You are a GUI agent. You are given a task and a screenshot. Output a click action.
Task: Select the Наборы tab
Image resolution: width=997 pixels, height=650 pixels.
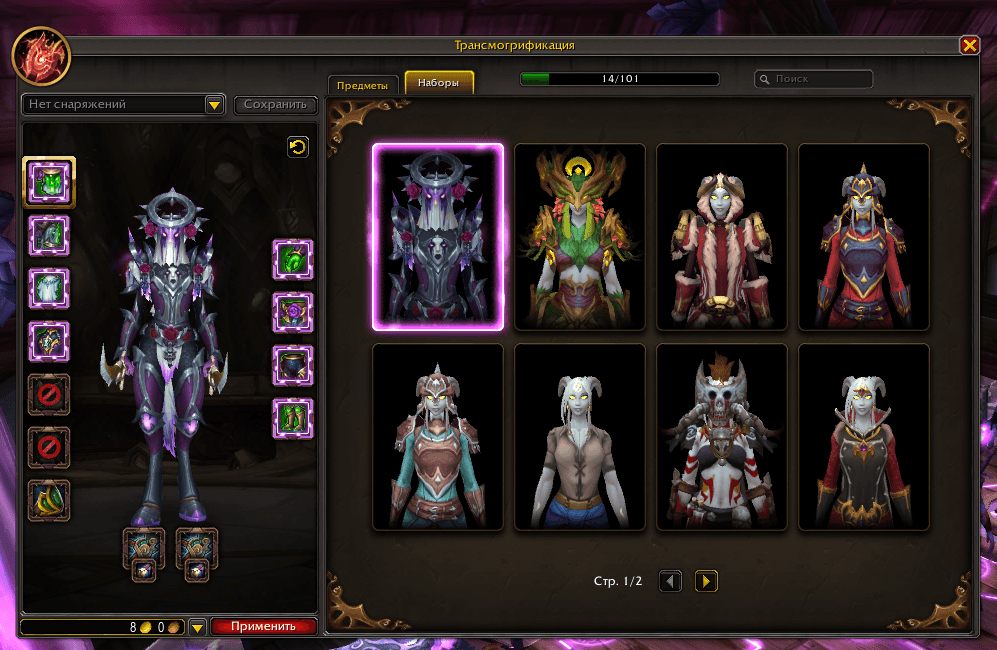439,84
